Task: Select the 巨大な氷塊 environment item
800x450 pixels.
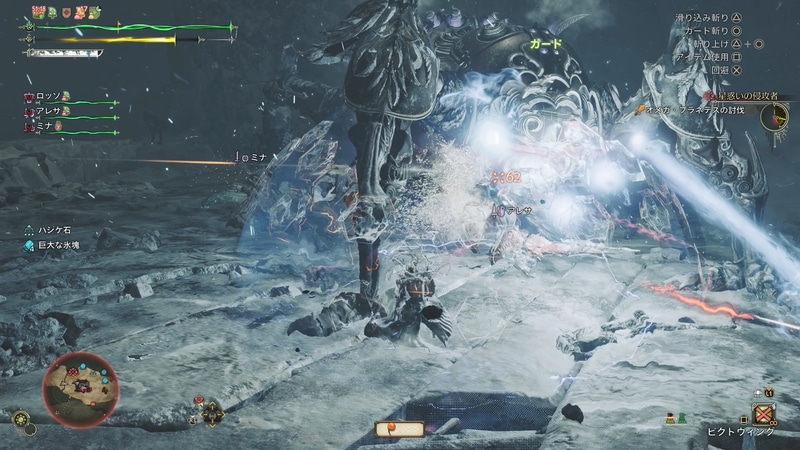Action: coord(62,245)
